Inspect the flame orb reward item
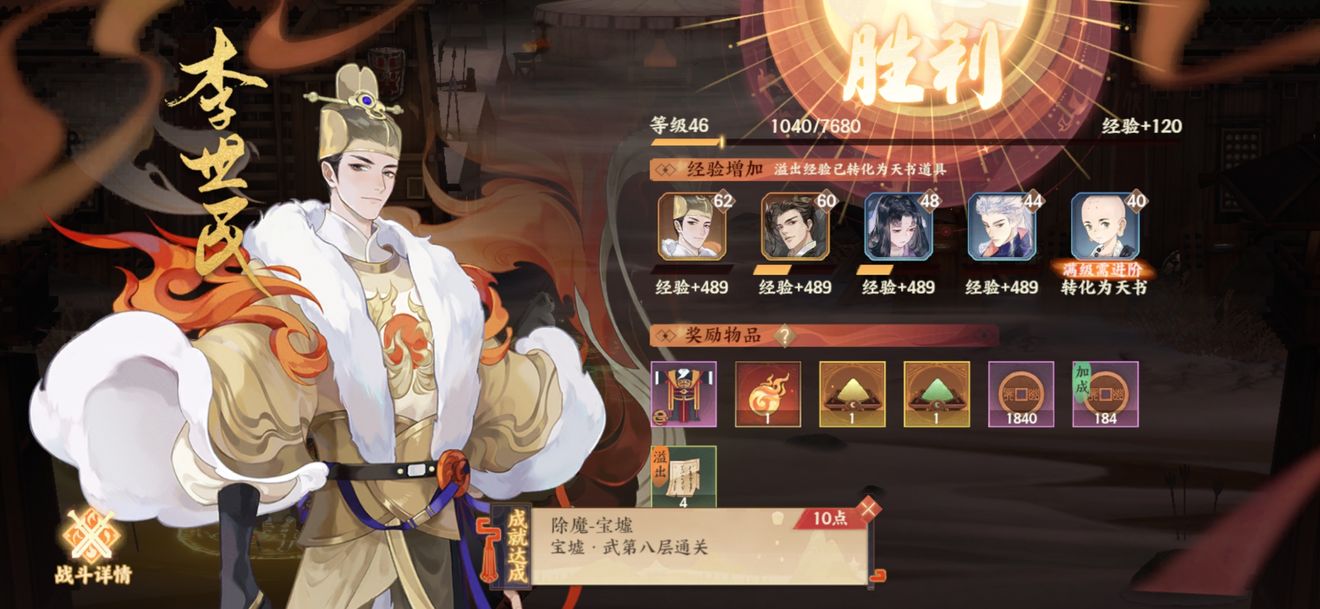Viewport: 1320px width, 609px height. [x=768, y=394]
